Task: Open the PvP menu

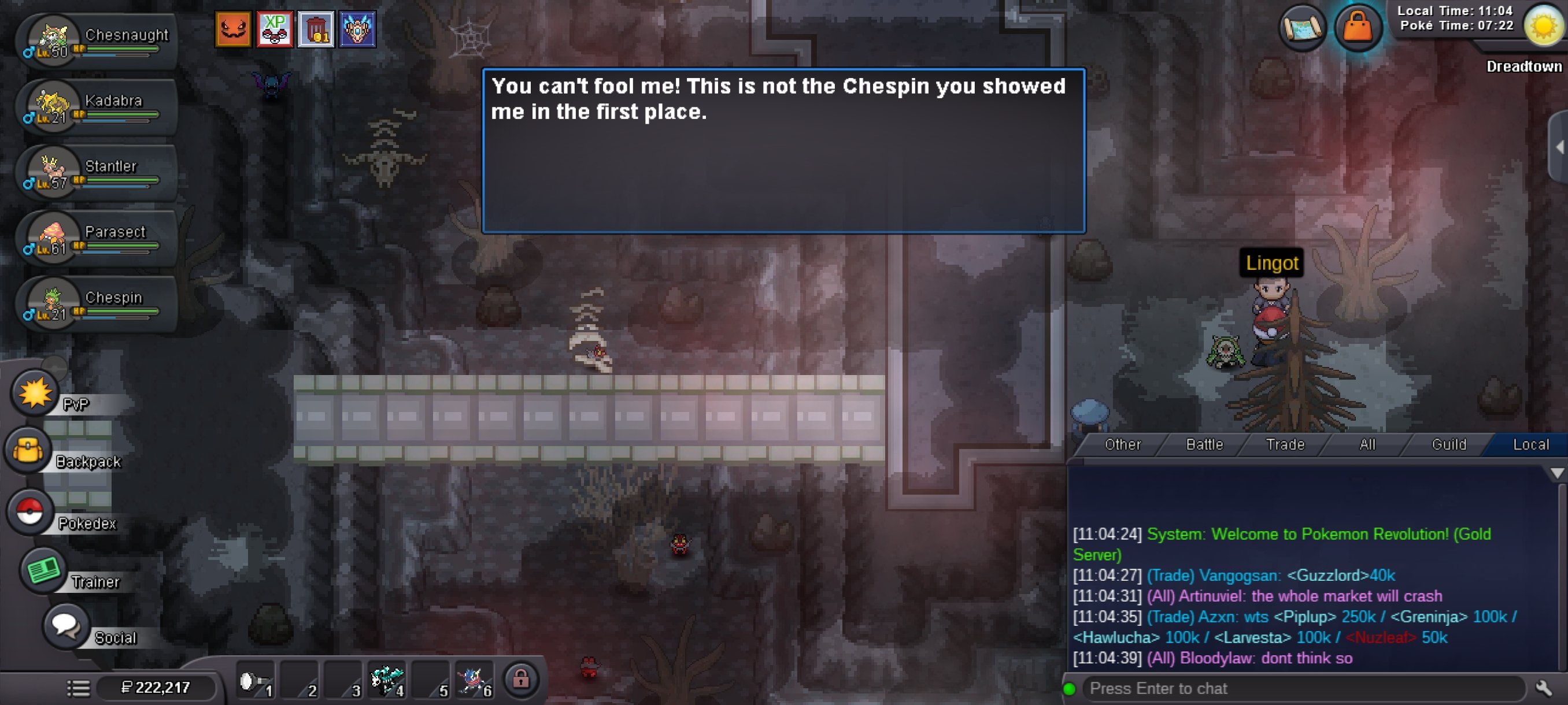Action: (x=35, y=393)
